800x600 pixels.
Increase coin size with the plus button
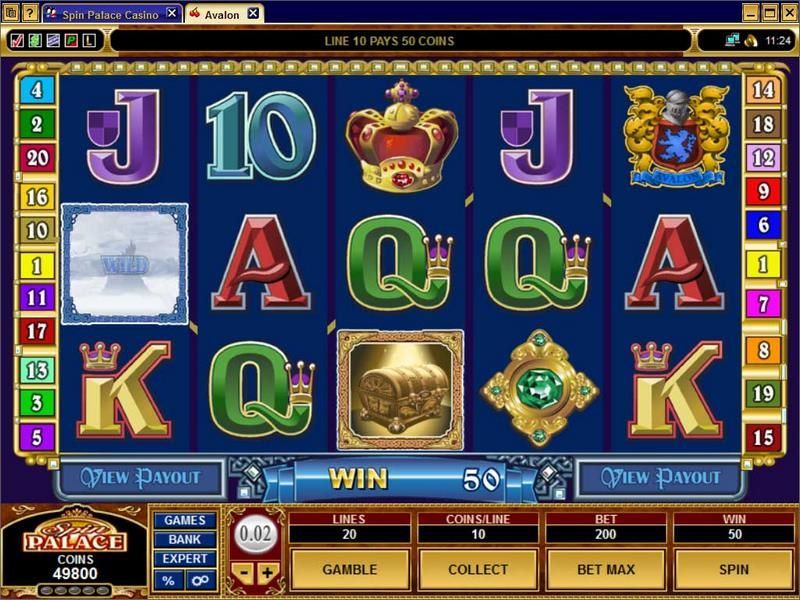267,574
